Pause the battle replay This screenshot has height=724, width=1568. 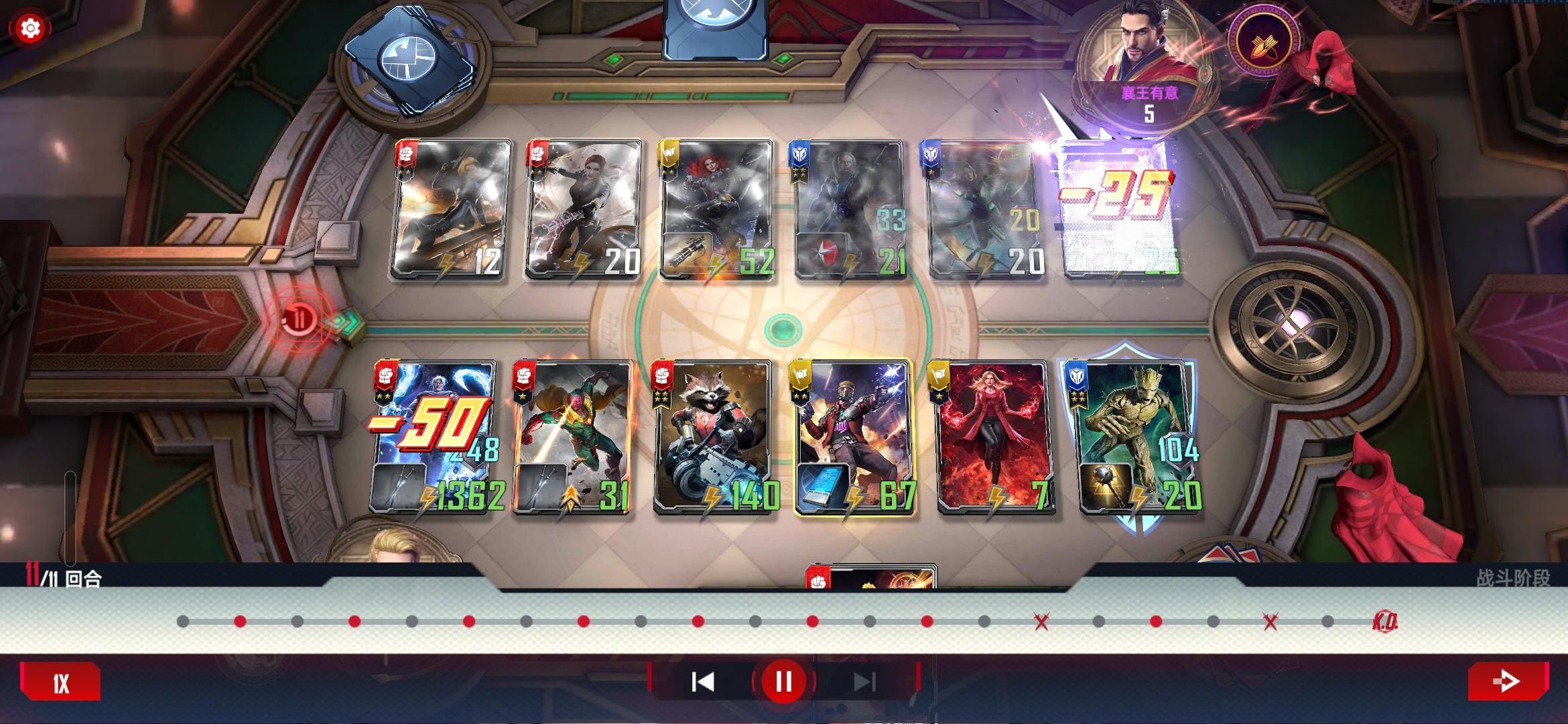784,680
